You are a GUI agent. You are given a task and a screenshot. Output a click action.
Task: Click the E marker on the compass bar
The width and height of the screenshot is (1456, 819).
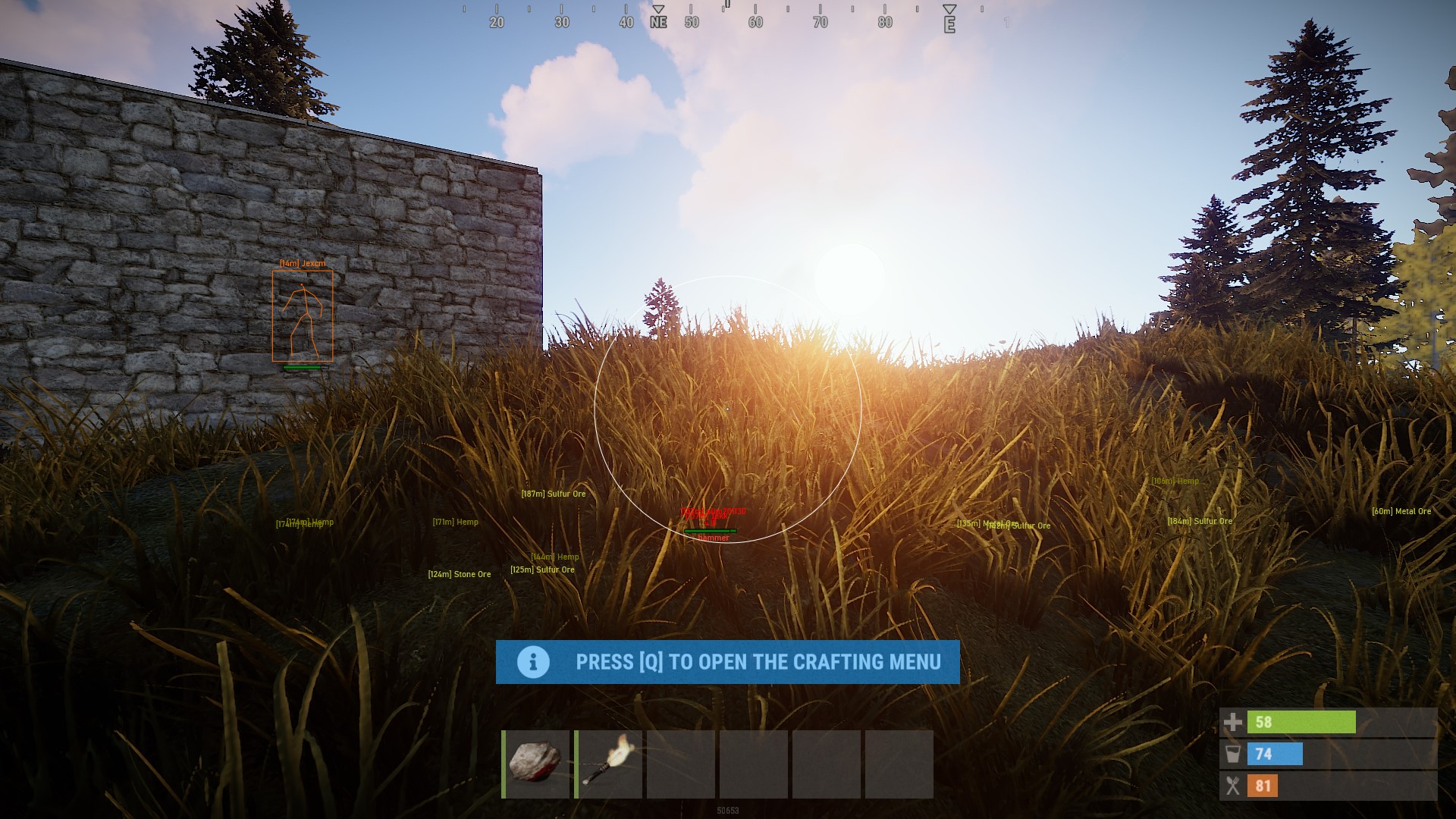949,22
